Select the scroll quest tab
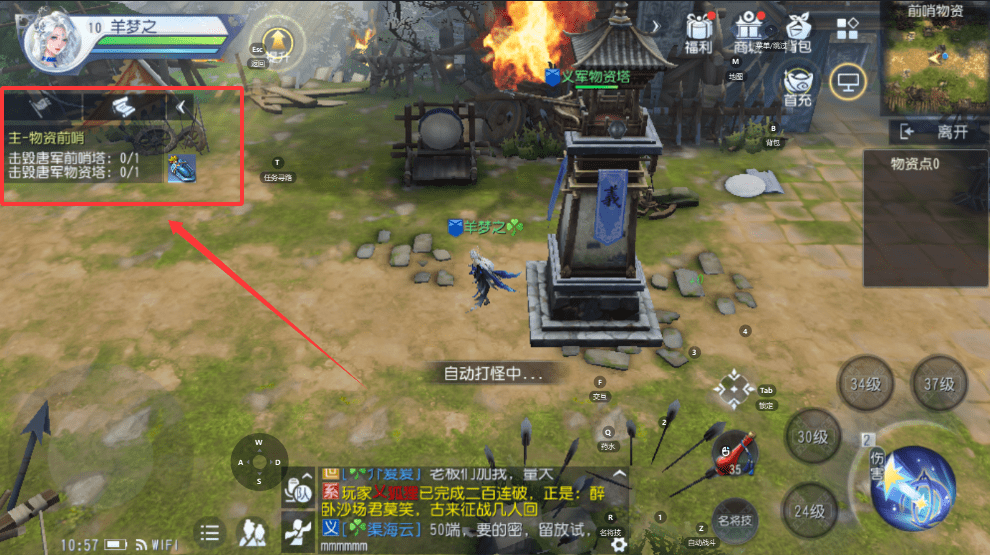 (122, 105)
